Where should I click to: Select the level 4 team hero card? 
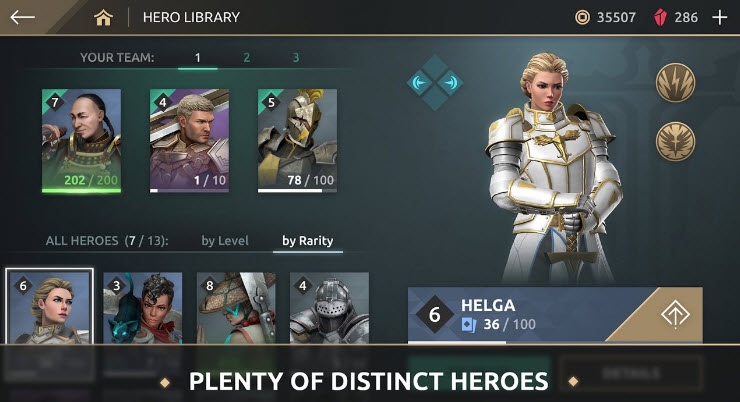pos(189,139)
